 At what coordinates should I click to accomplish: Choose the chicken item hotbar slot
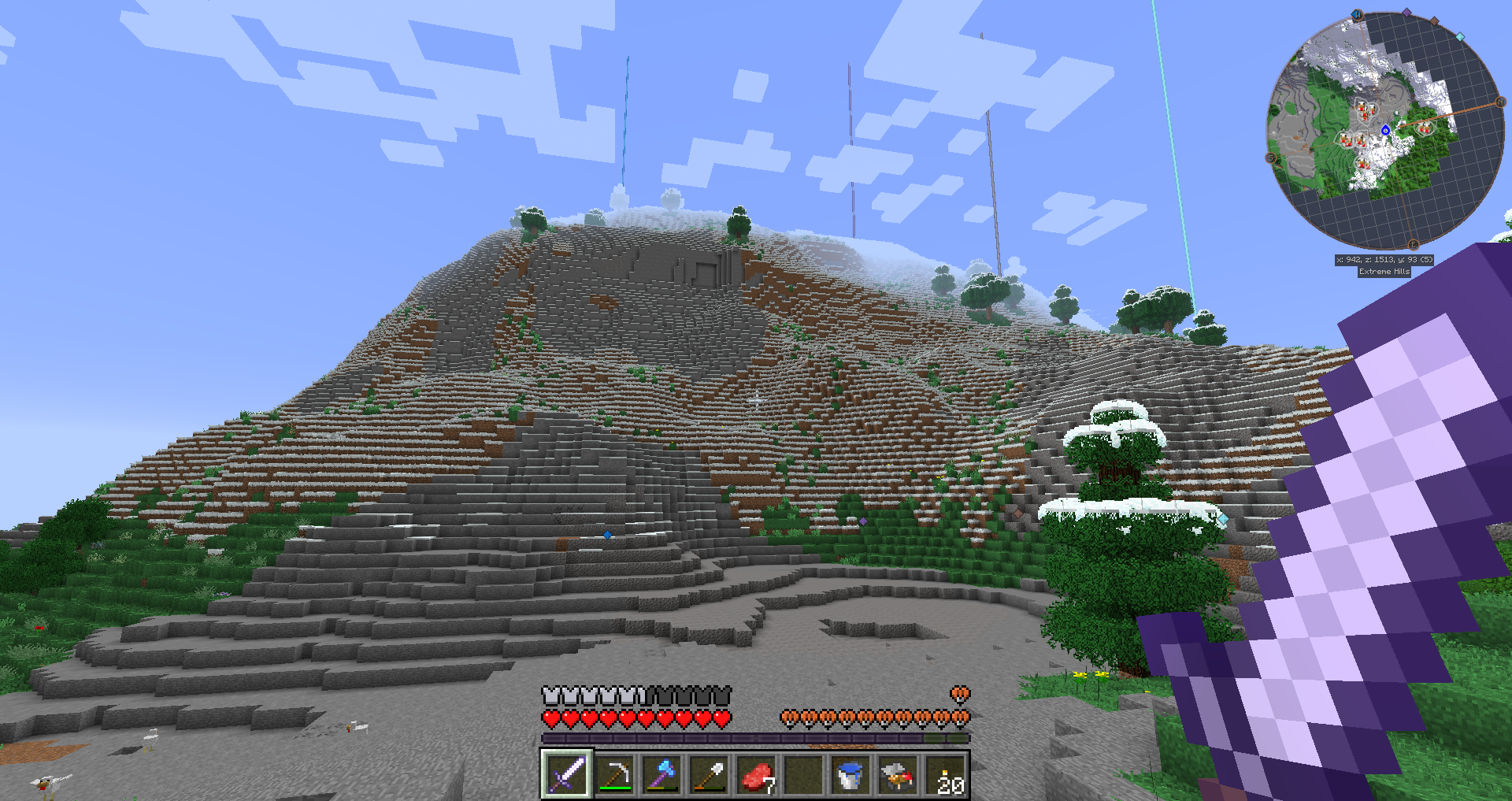pyautogui.click(x=897, y=773)
